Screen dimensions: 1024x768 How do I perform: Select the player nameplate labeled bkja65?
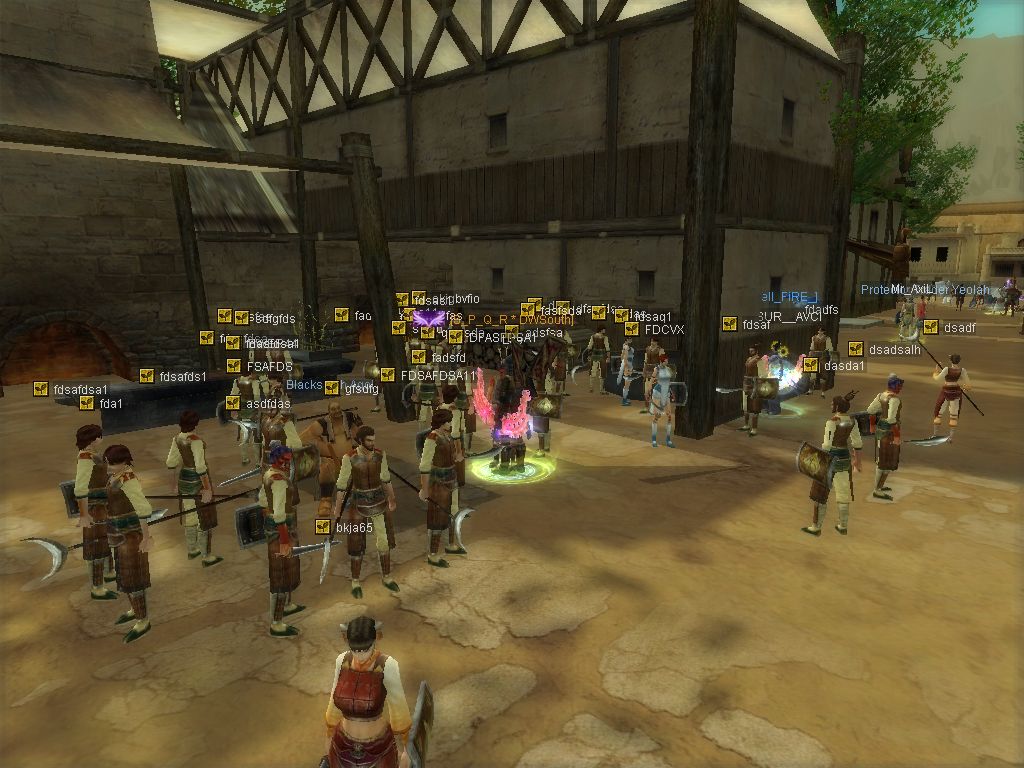(354, 527)
